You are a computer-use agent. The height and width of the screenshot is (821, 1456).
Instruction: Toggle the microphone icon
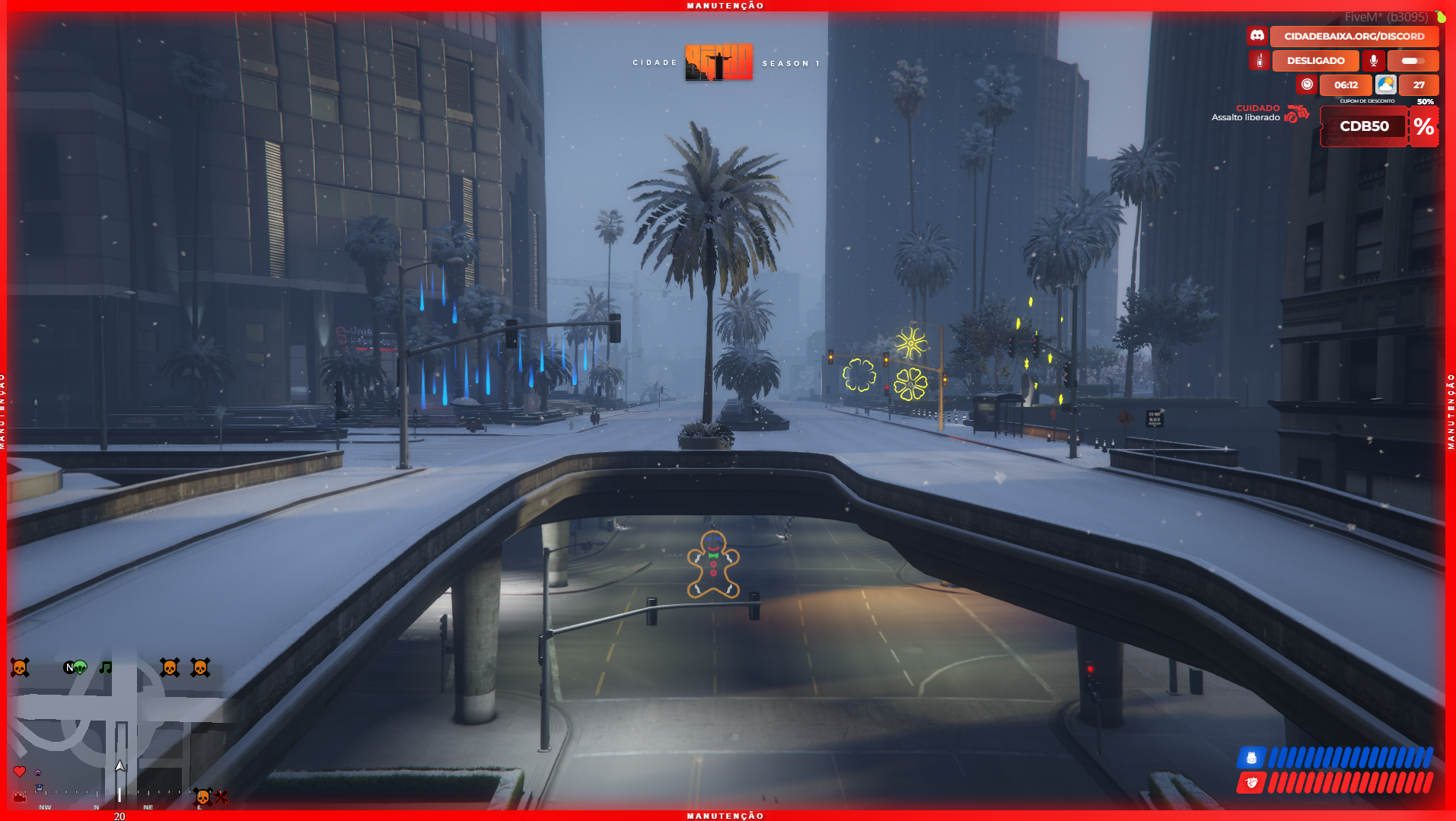(1373, 61)
